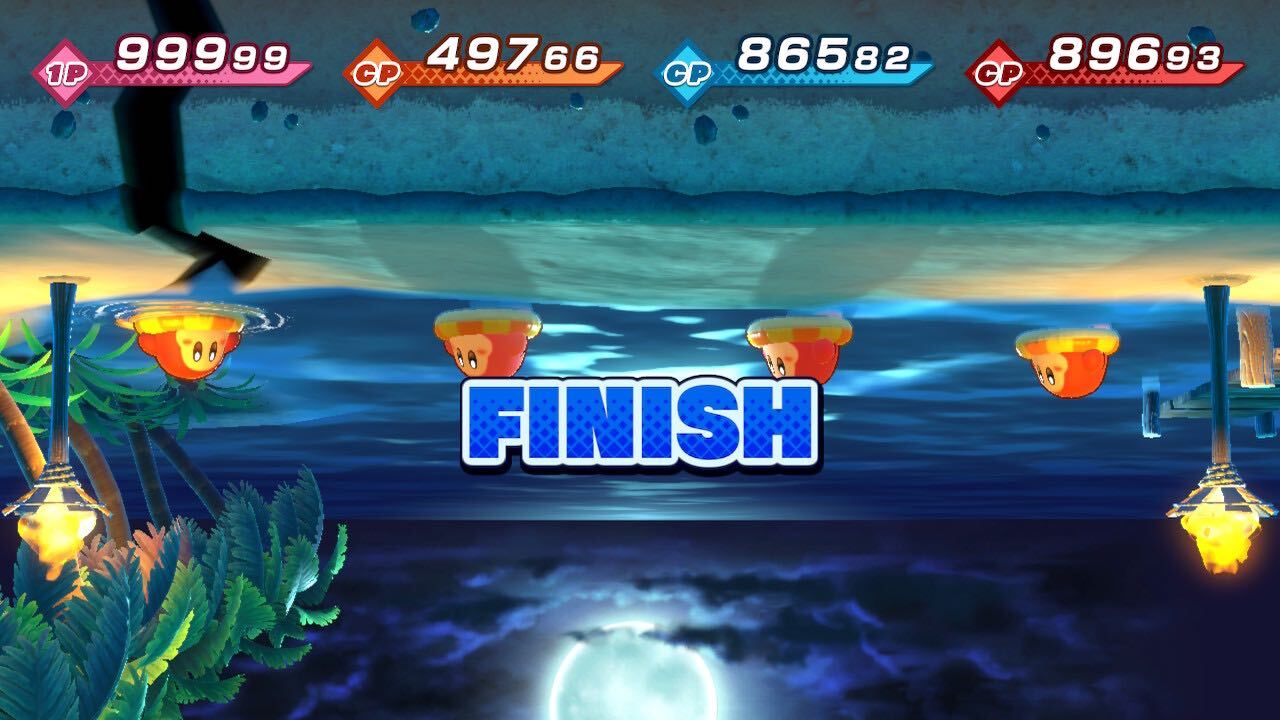Viewport: 1280px width, 720px height.
Task: Click the 1P pink player badge
Action: coord(62,67)
